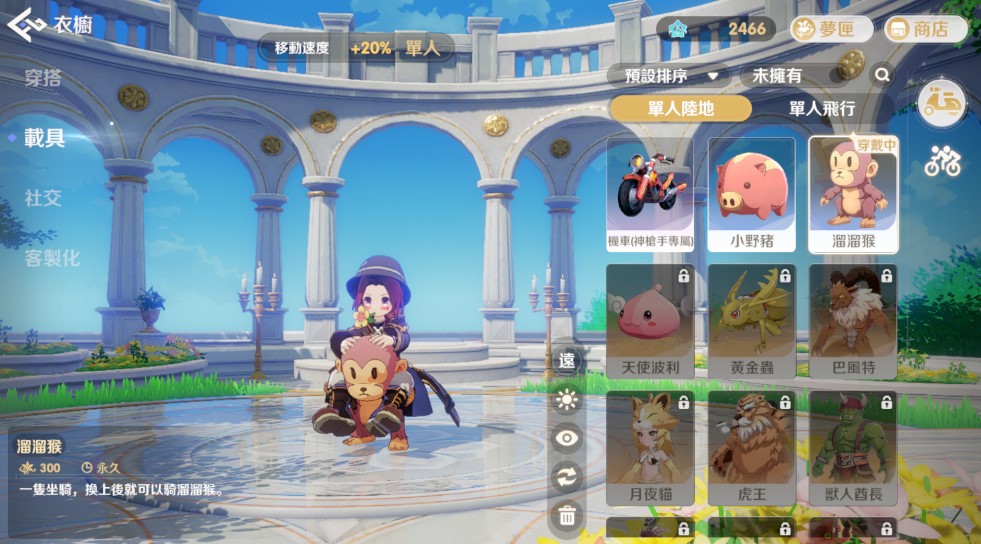Viewport: 981px width, 544px height.
Task: Switch to the 單人飛行 tab
Action: click(821, 108)
